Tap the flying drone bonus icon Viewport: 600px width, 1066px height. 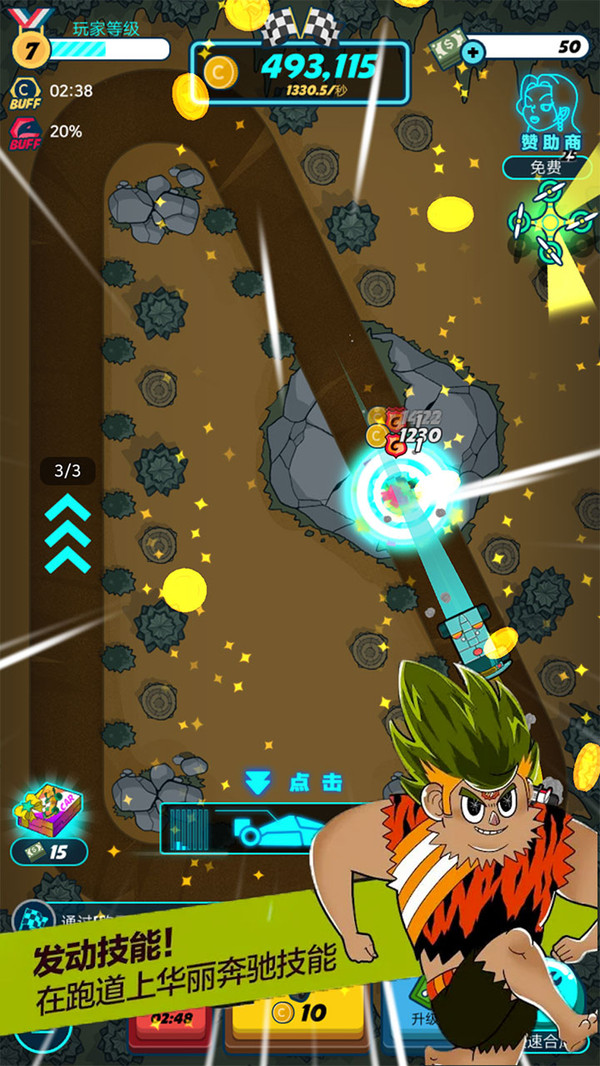[549, 222]
